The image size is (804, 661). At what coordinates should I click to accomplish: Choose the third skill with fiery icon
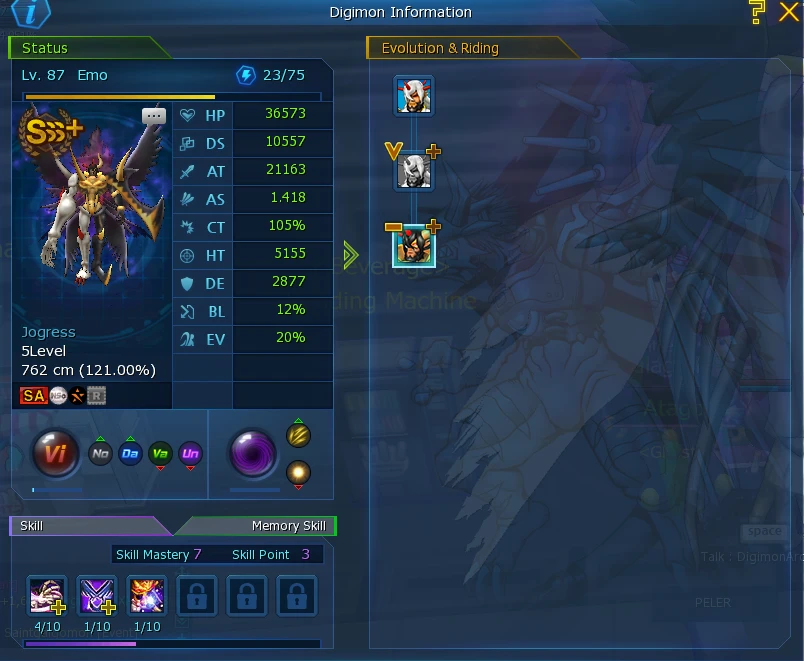tap(147, 596)
